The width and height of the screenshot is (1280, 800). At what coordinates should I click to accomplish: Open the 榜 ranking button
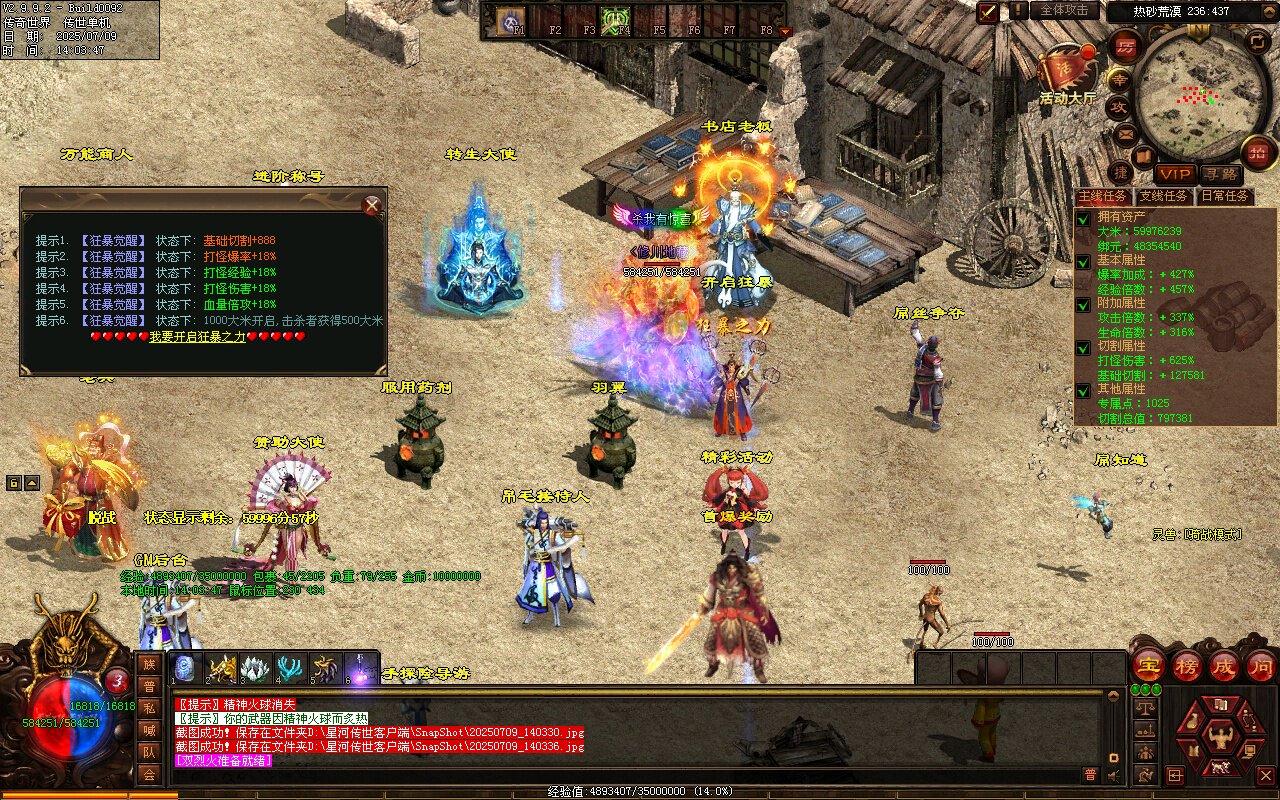coord(1187,665)
